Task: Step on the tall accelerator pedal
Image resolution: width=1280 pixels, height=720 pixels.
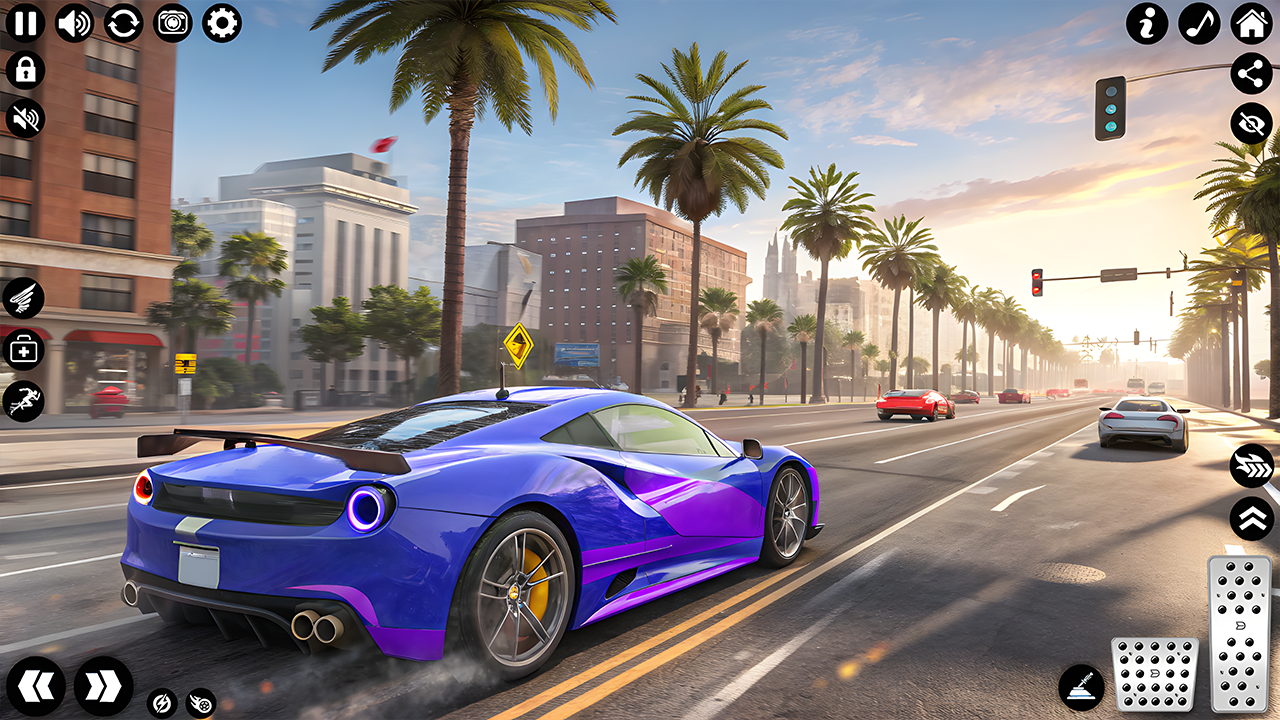Action: tap(1239, 633)
